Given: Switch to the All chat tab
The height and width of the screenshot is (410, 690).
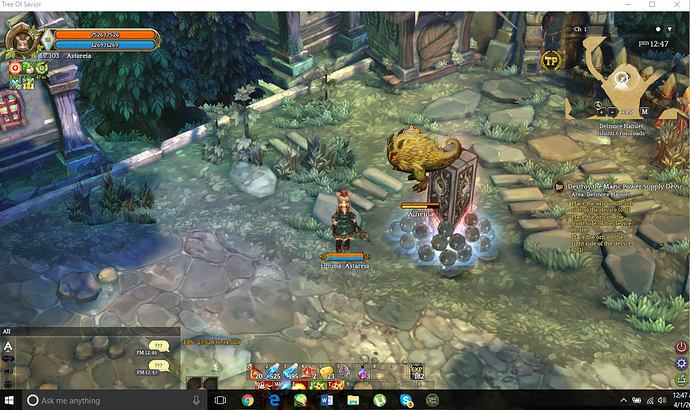Looking at the screenshot, I should [x=7, y=330].
